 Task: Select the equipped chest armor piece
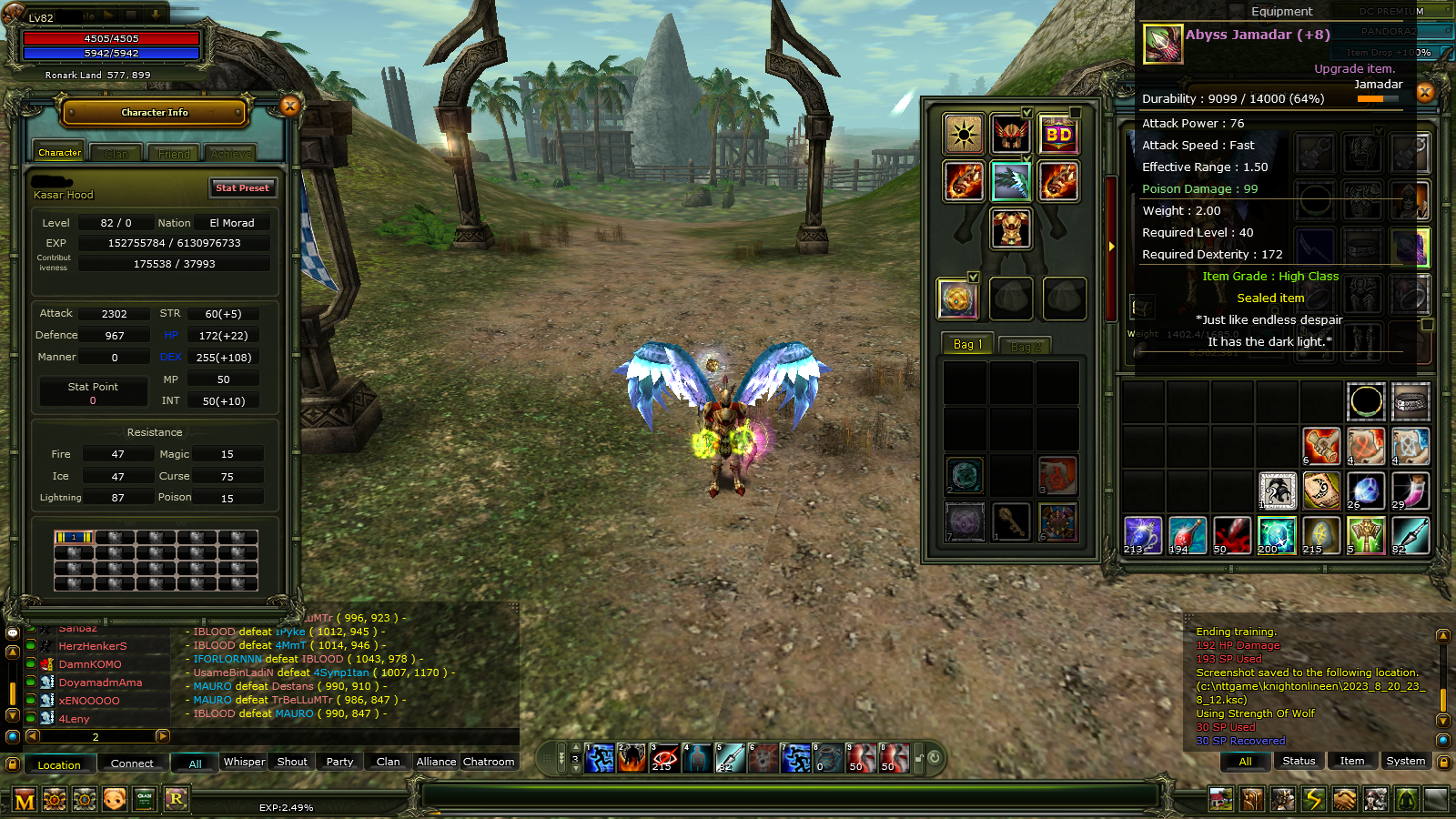coord(1013,228)
